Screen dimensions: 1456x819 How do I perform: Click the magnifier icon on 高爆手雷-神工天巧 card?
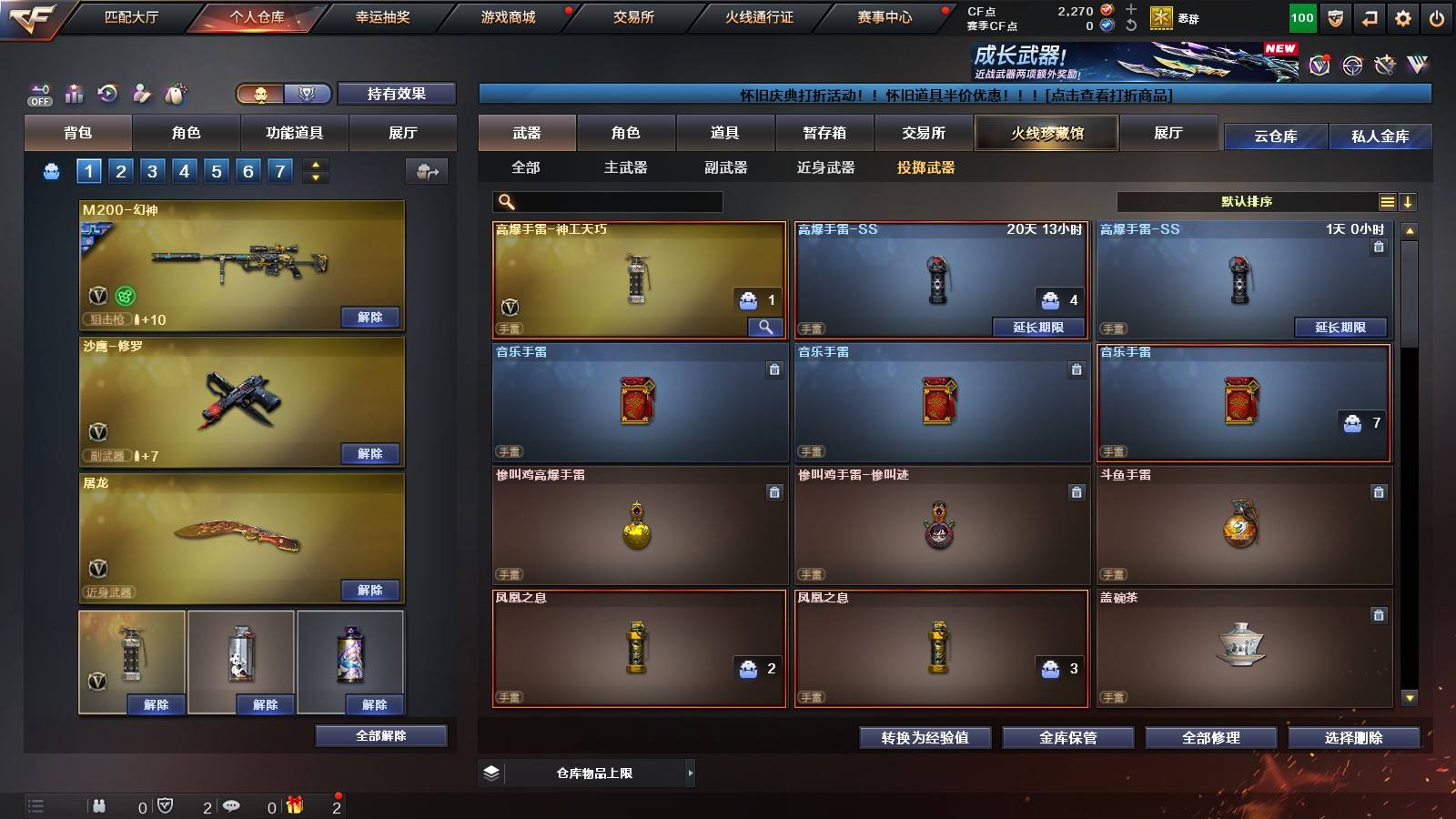(x=765, y=325)
